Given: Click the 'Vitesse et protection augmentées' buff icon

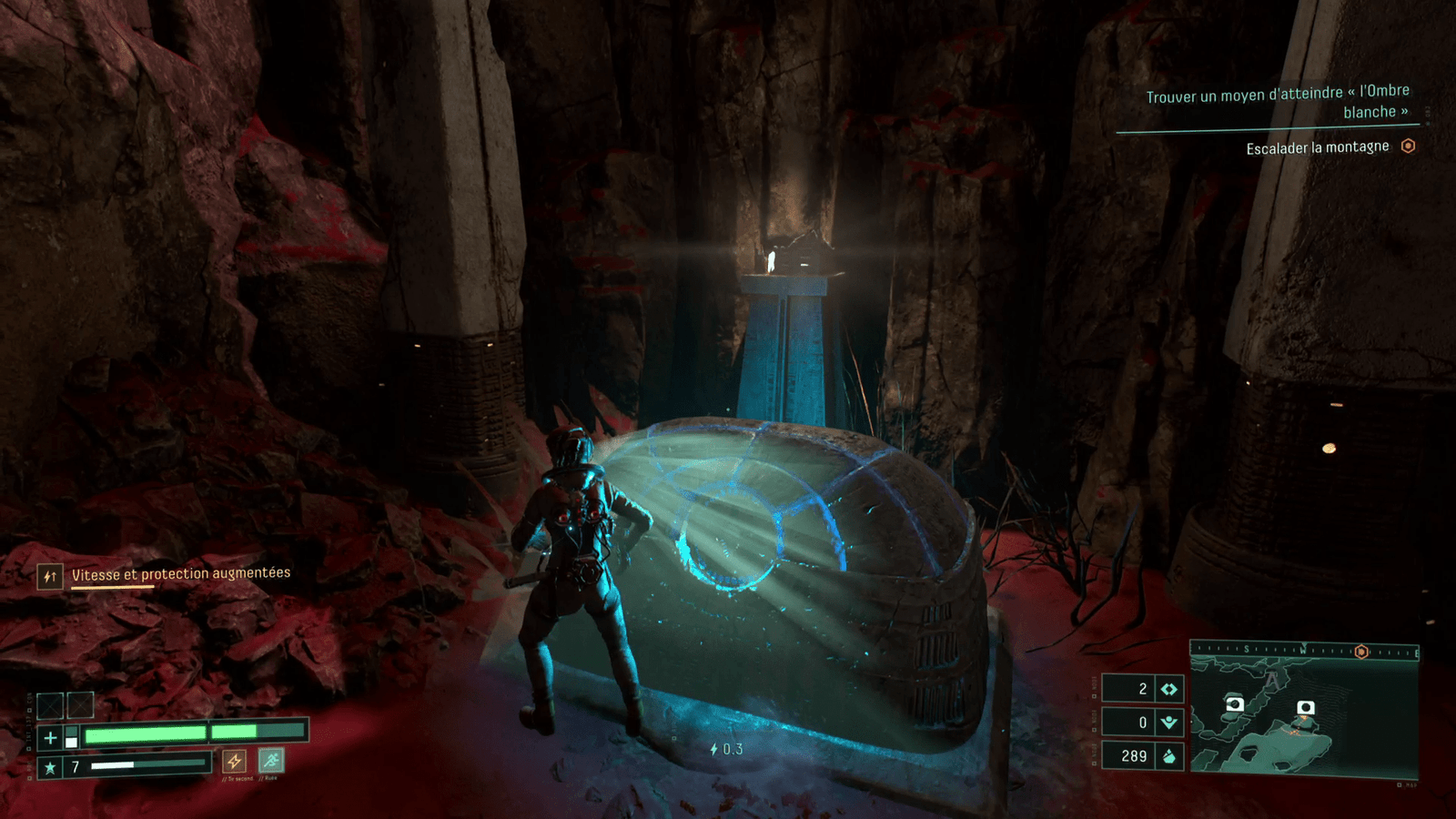Looking at the screenshot, I should click(x=50, y=576).
